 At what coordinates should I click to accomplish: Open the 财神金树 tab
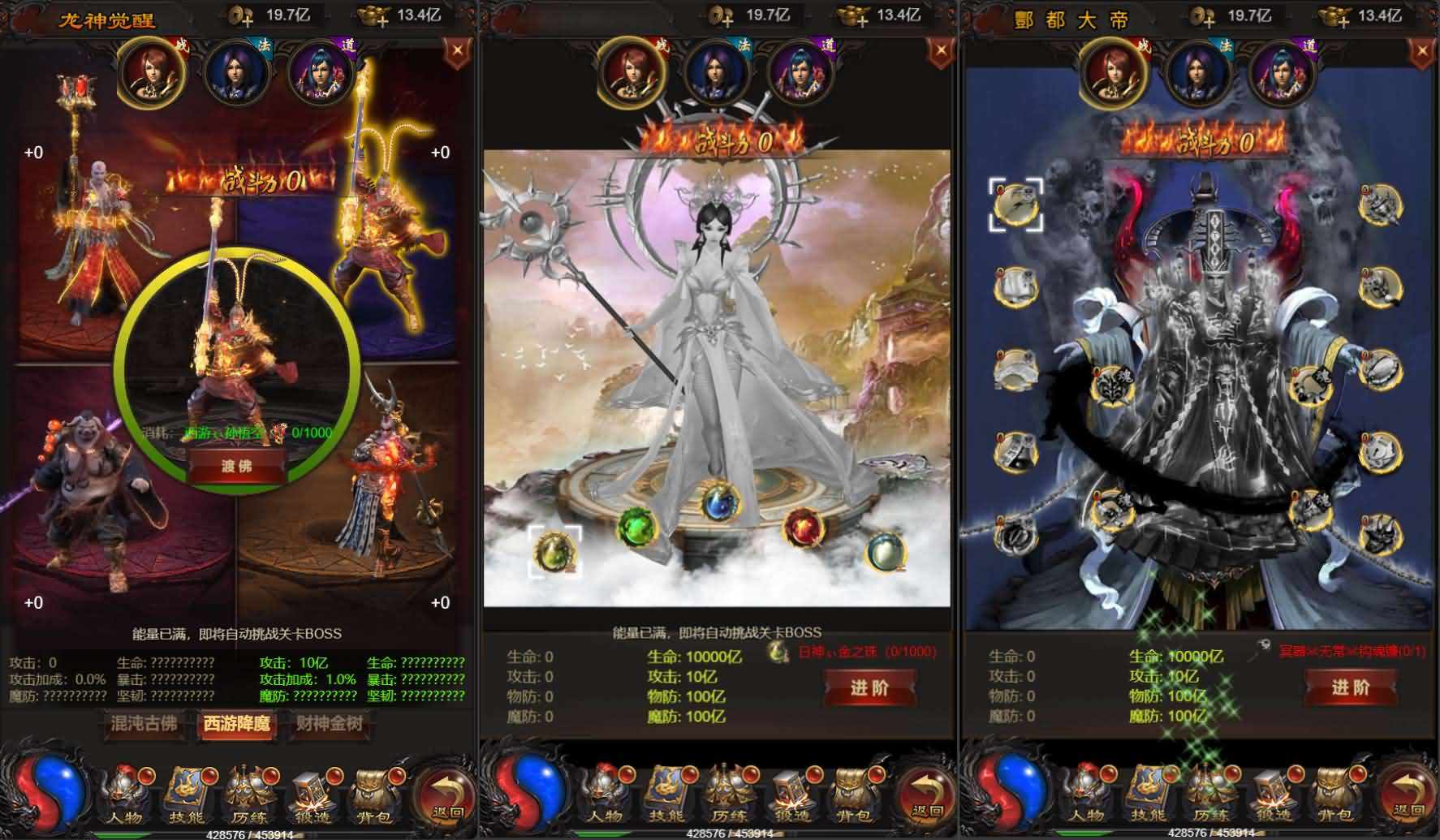tap(329, 723)
